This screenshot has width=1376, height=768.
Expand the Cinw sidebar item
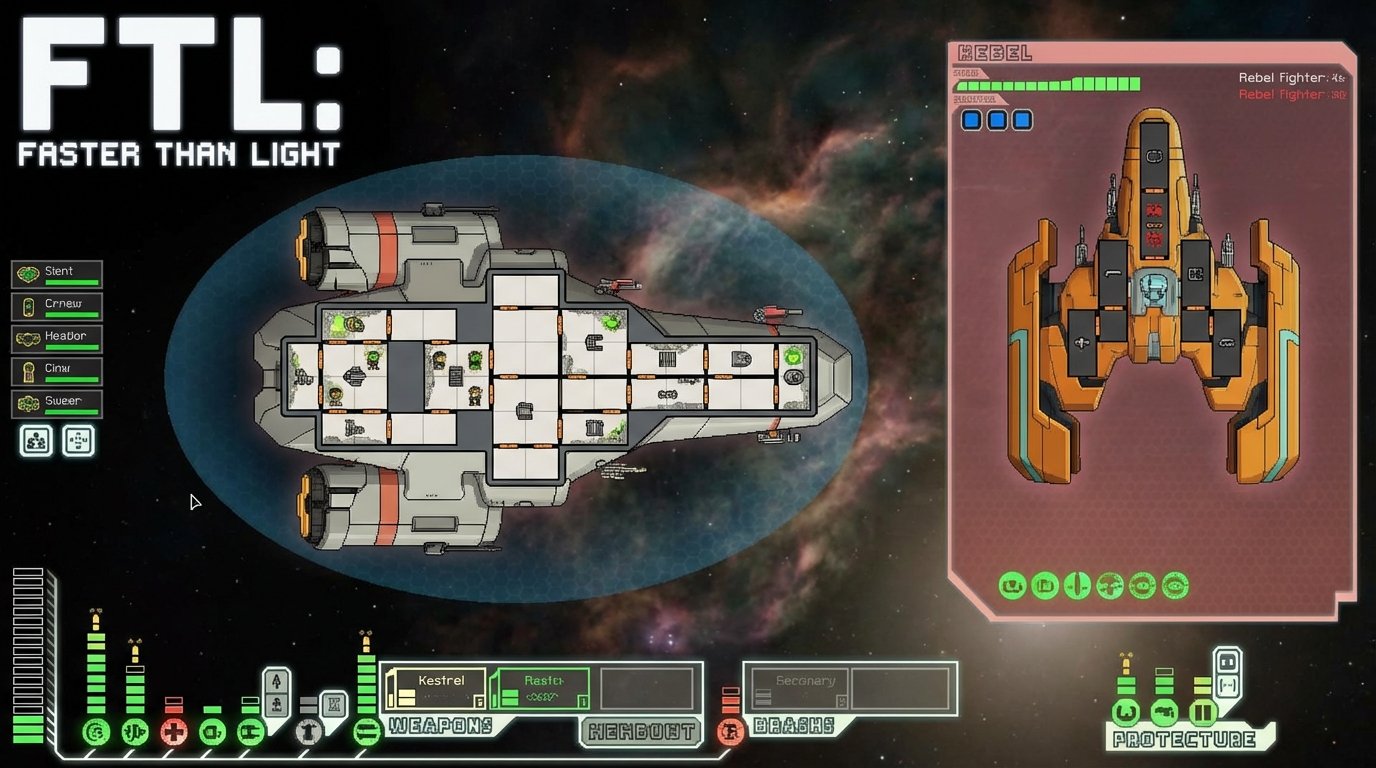click(56, 370)
